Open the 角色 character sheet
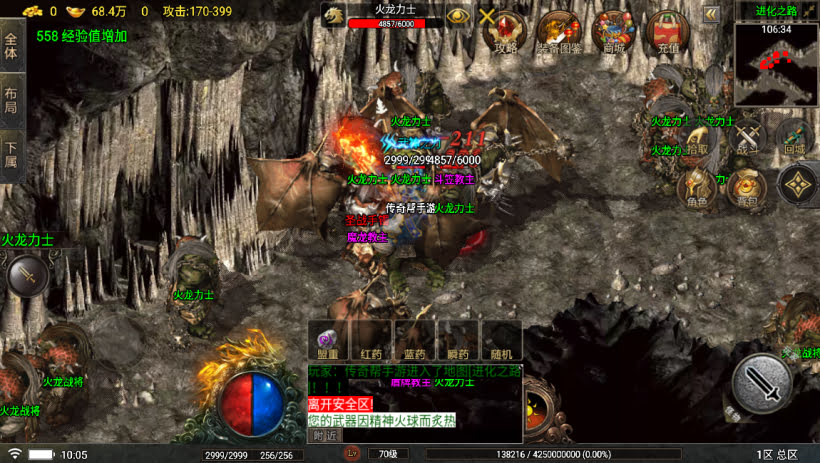 coord(697,187)
